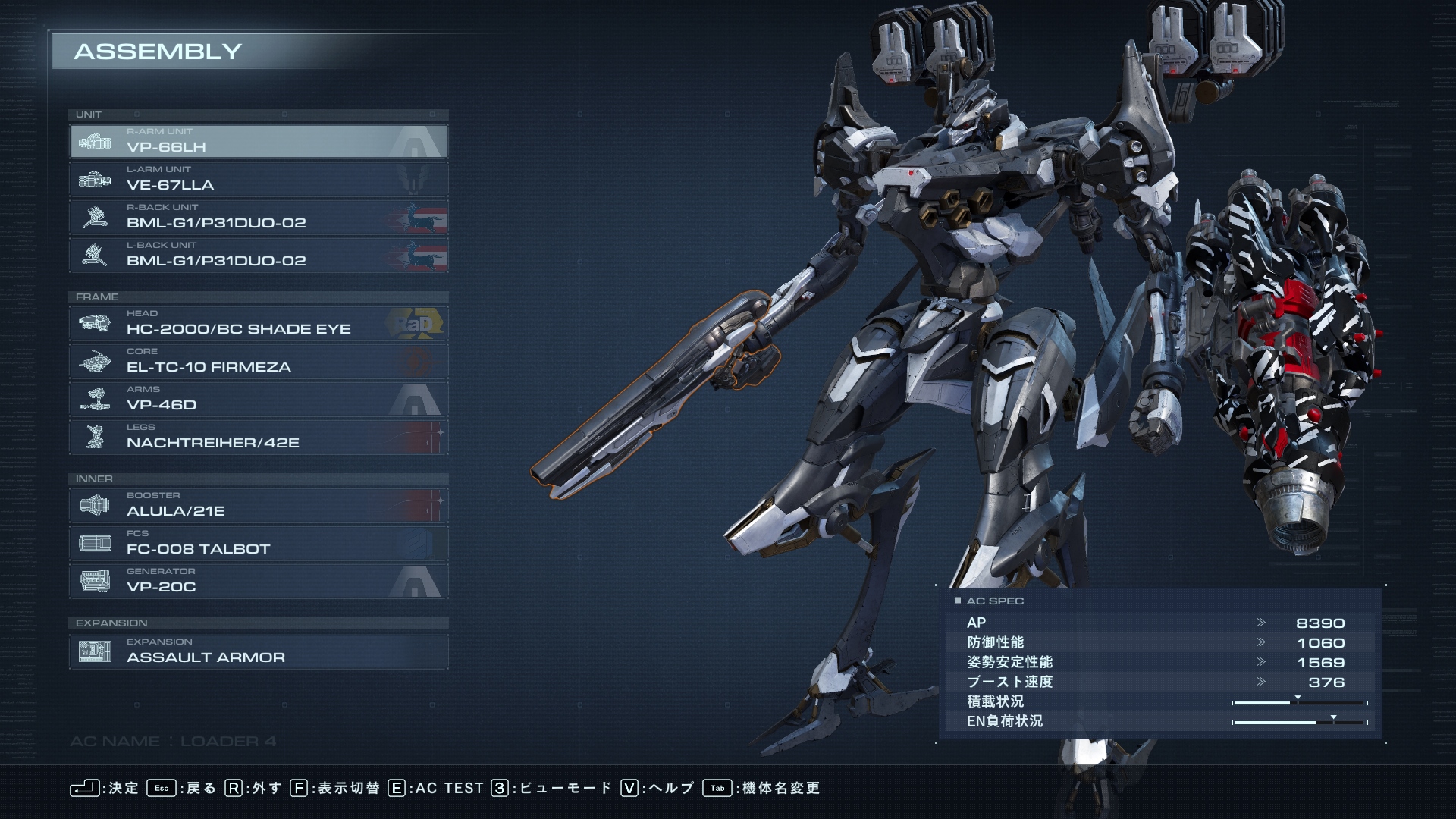Open the LEGS NACHTREIHER/42E slot

[258, 438]
